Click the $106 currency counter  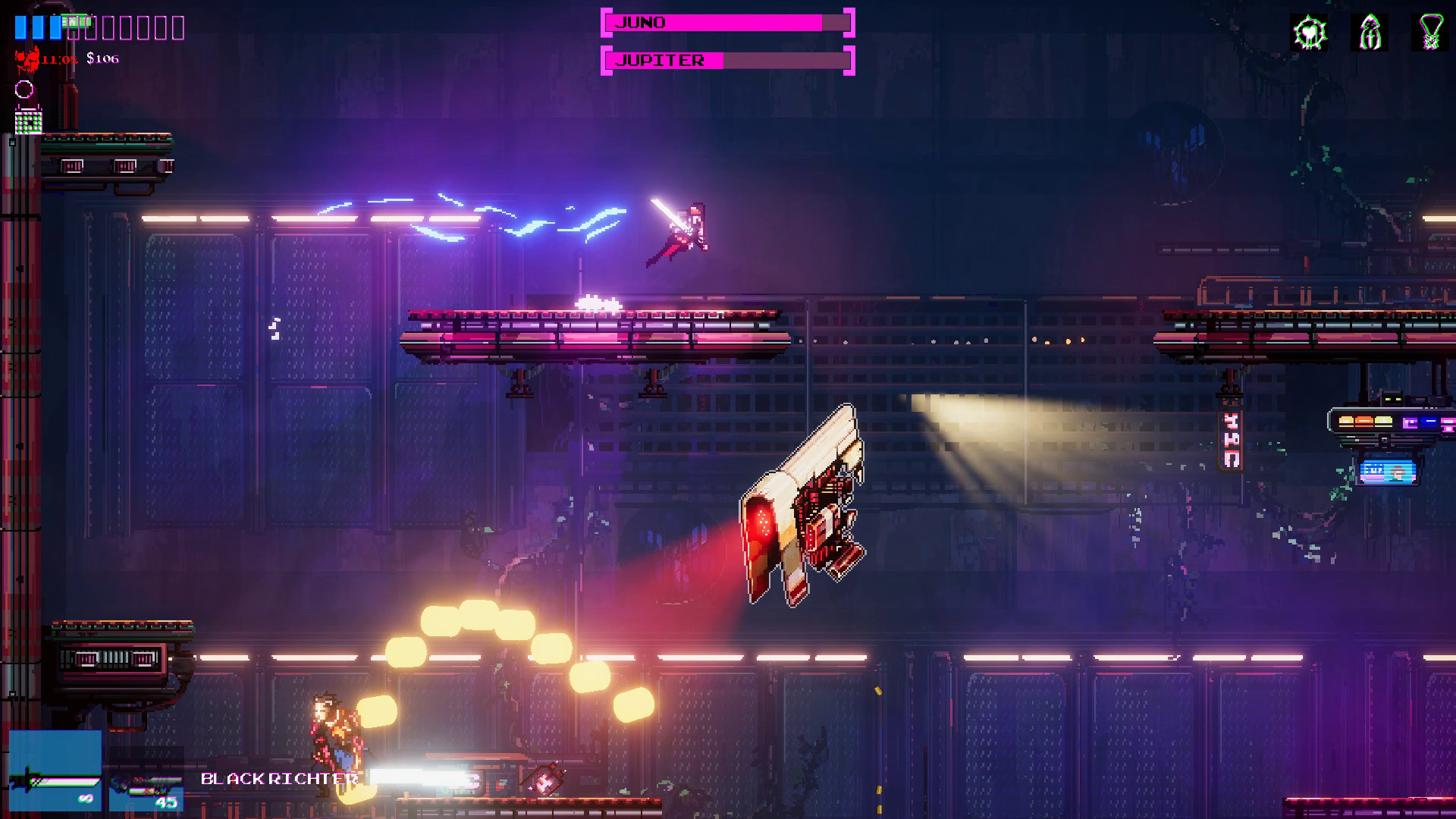[102, 58]
